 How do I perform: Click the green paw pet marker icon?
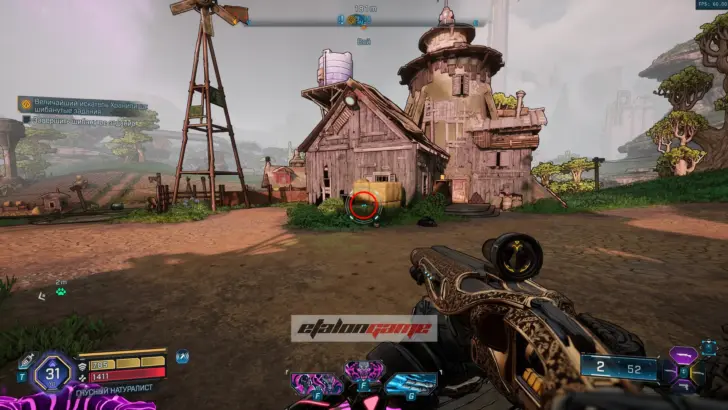point(60,292)
